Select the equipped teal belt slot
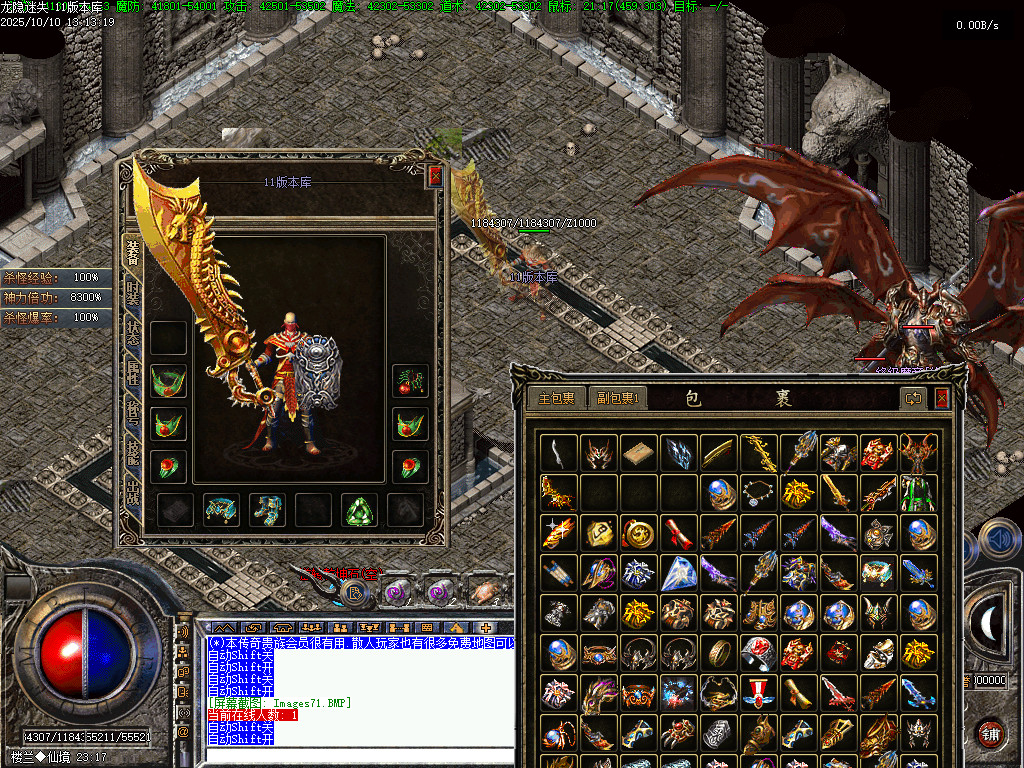Image resolution: width=1024 pixels, height=768 pixels. 221,510
